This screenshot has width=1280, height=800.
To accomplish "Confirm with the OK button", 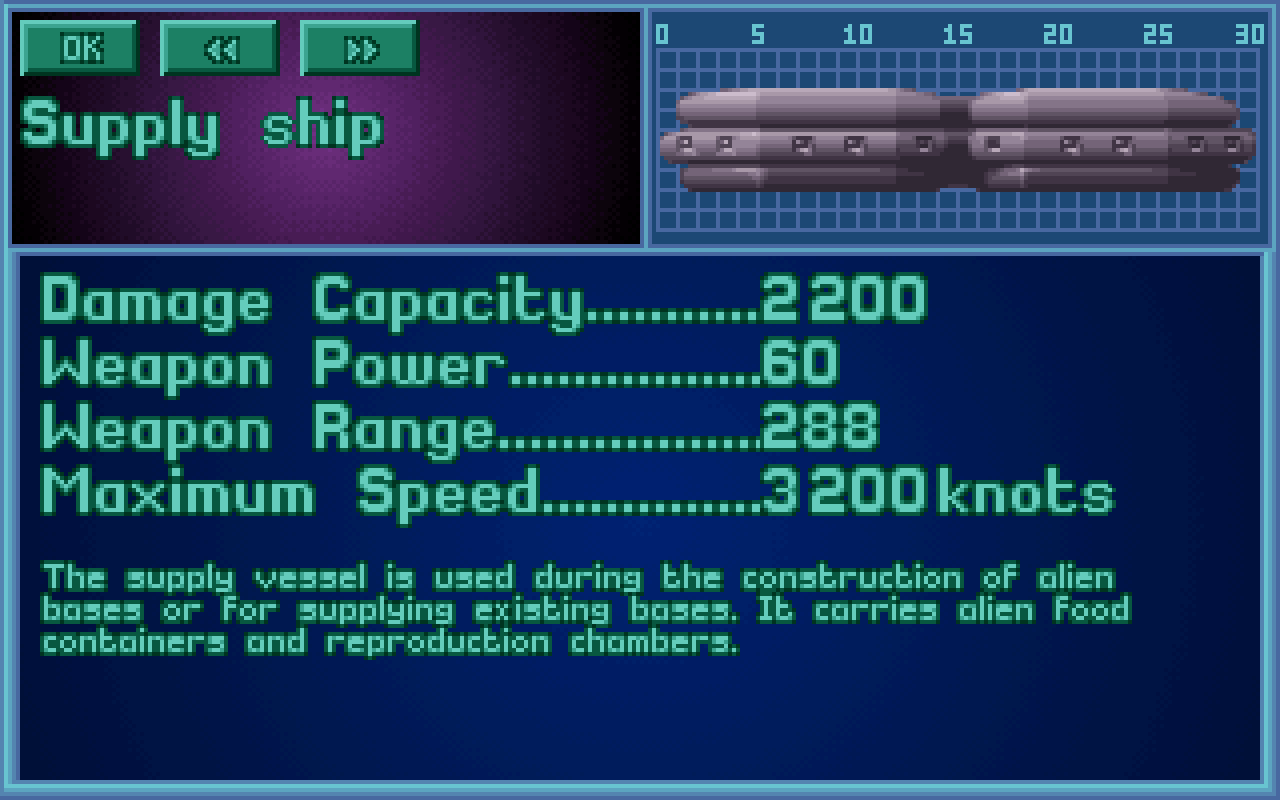I will coord(79,47).
